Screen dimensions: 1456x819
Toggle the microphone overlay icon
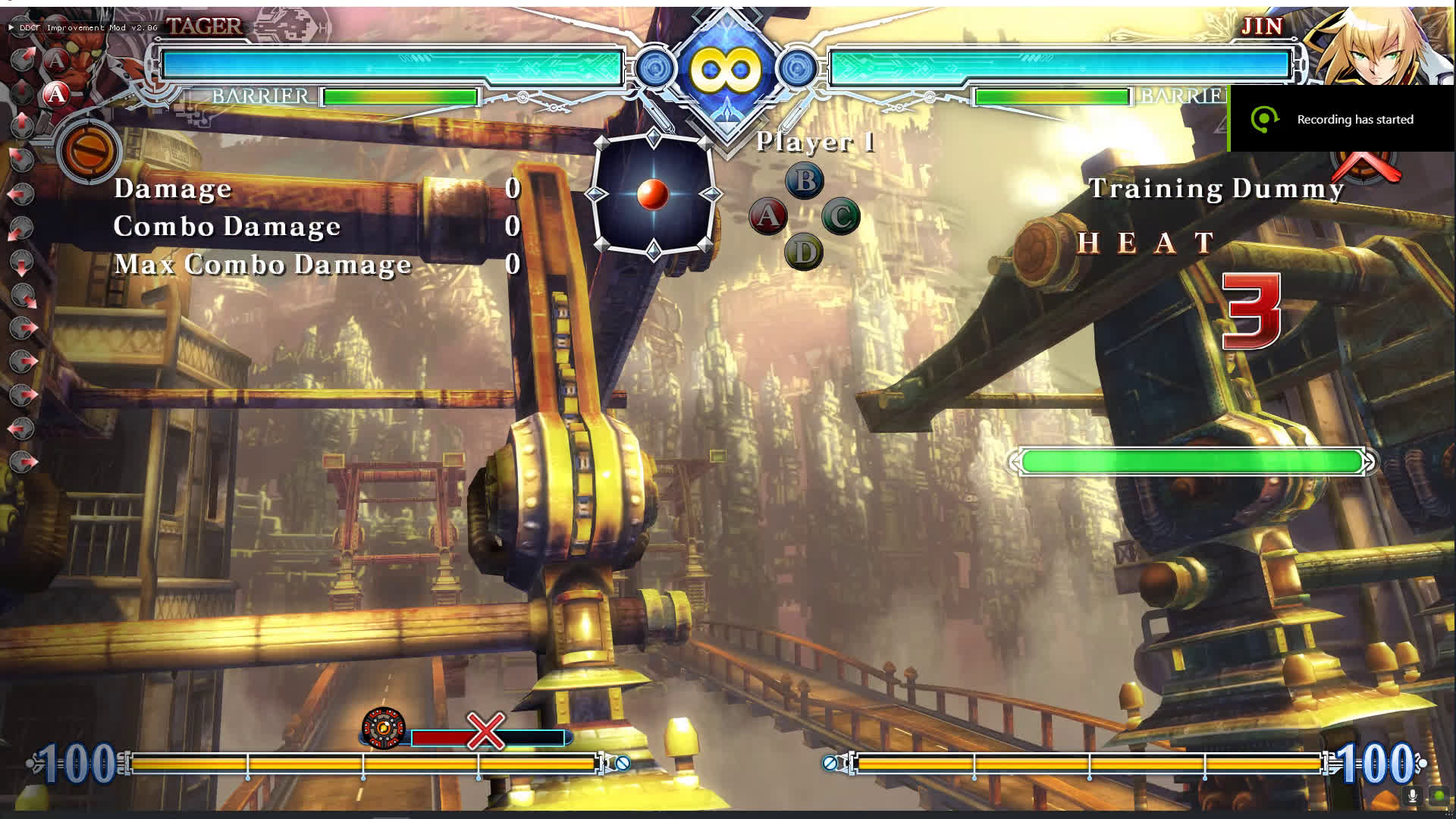tap(1412, 795)
